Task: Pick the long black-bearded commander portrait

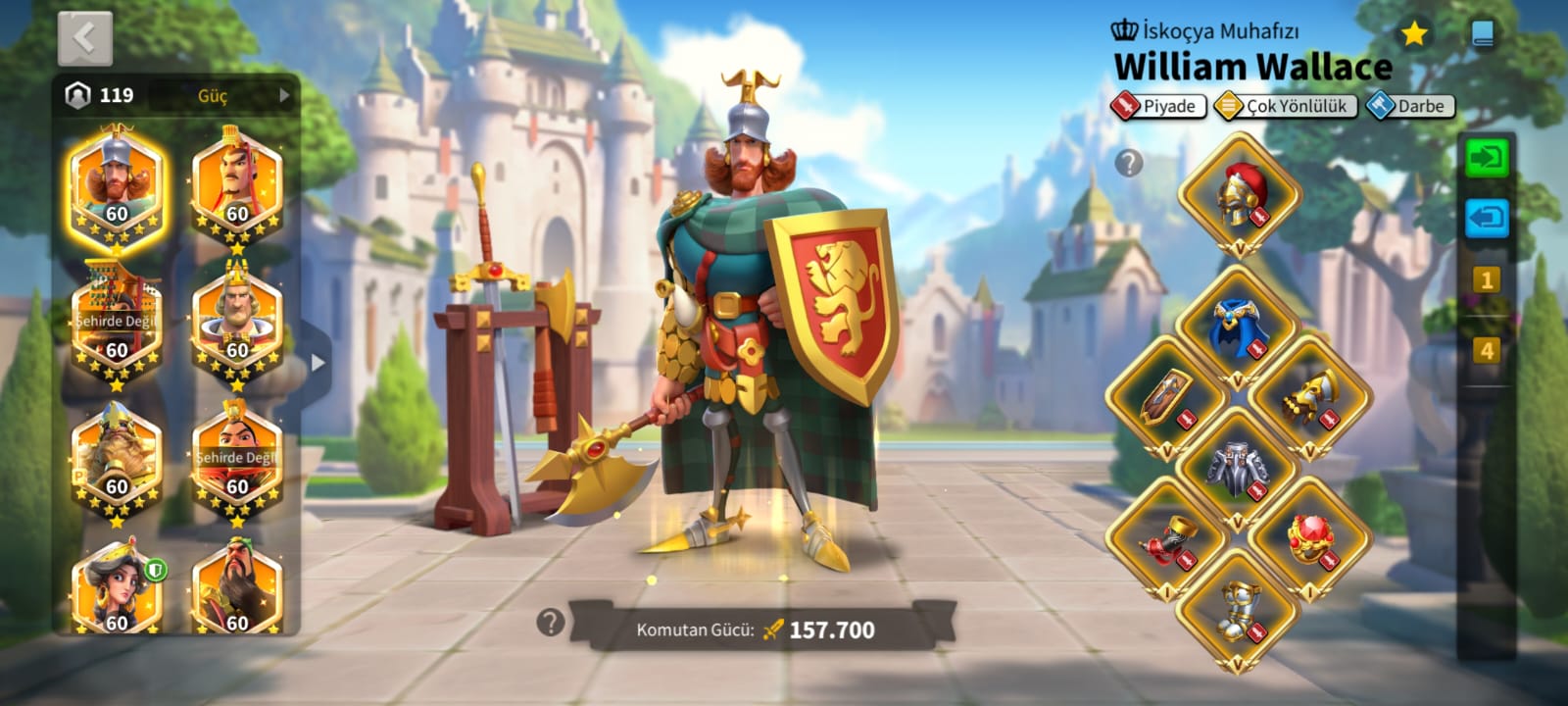Action: coord(236,590)
